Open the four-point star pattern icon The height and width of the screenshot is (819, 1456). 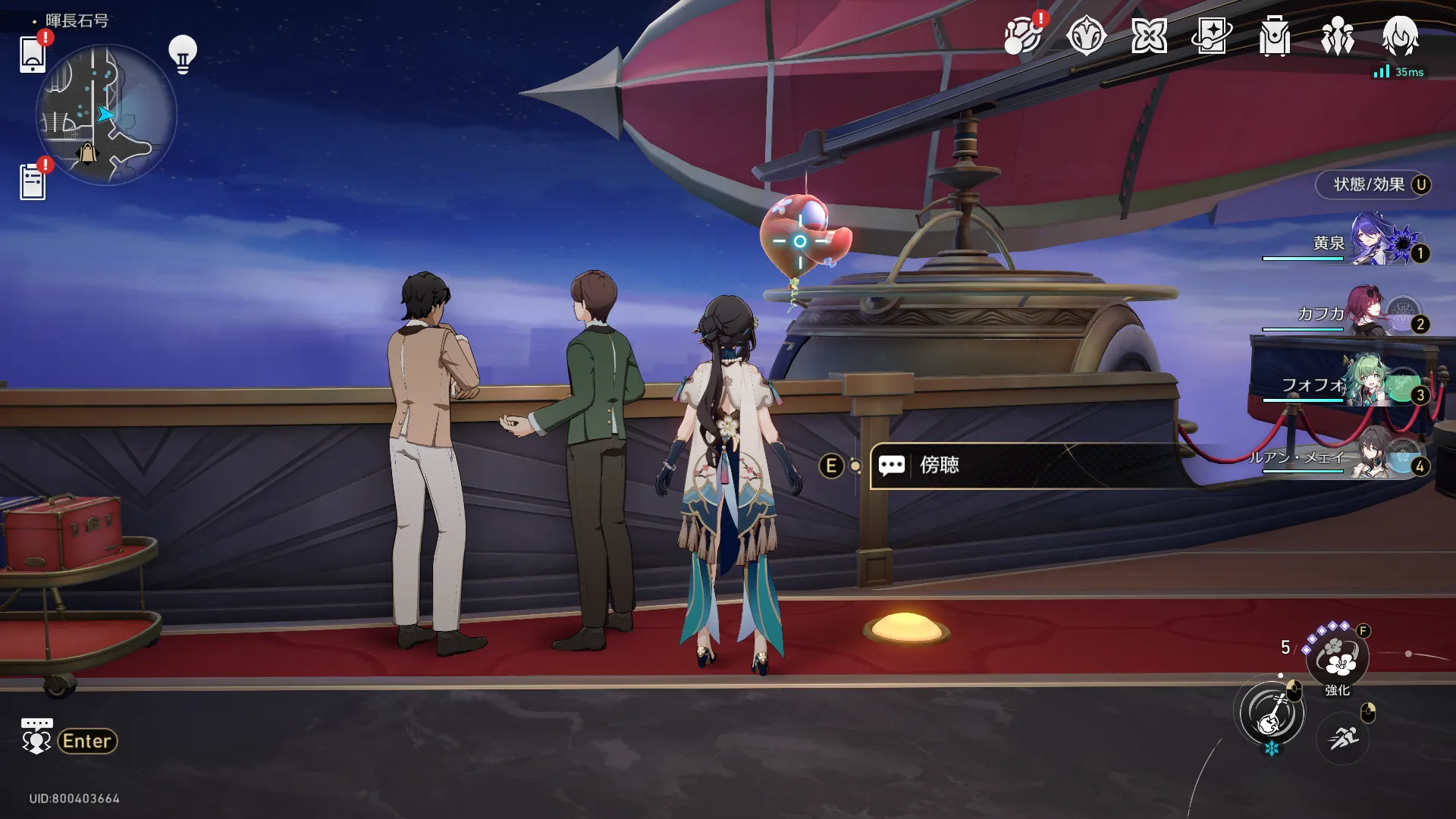(1148, 36)
